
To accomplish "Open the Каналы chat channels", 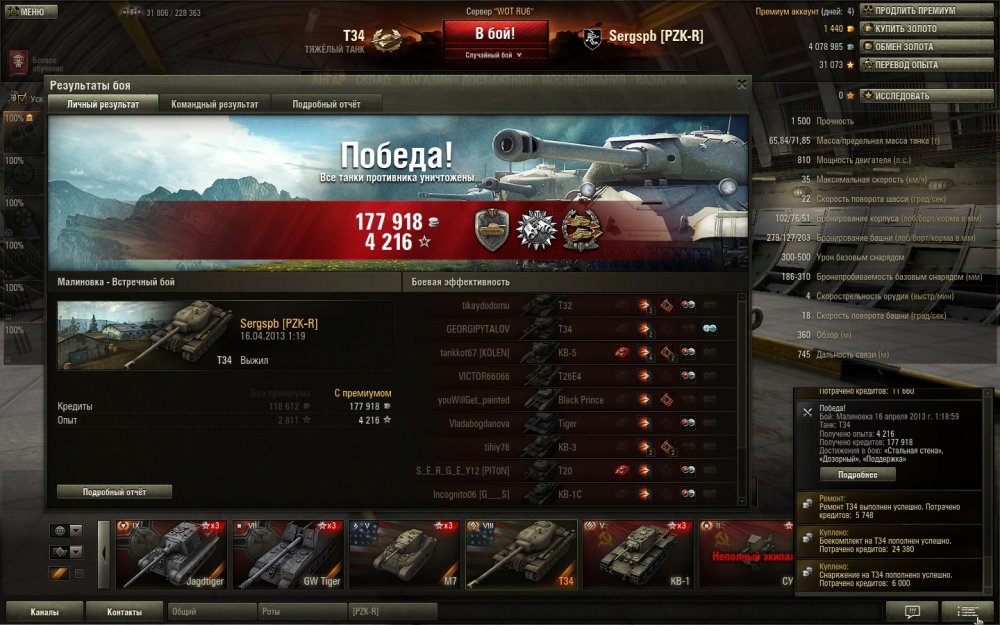I will coord(44,611).
